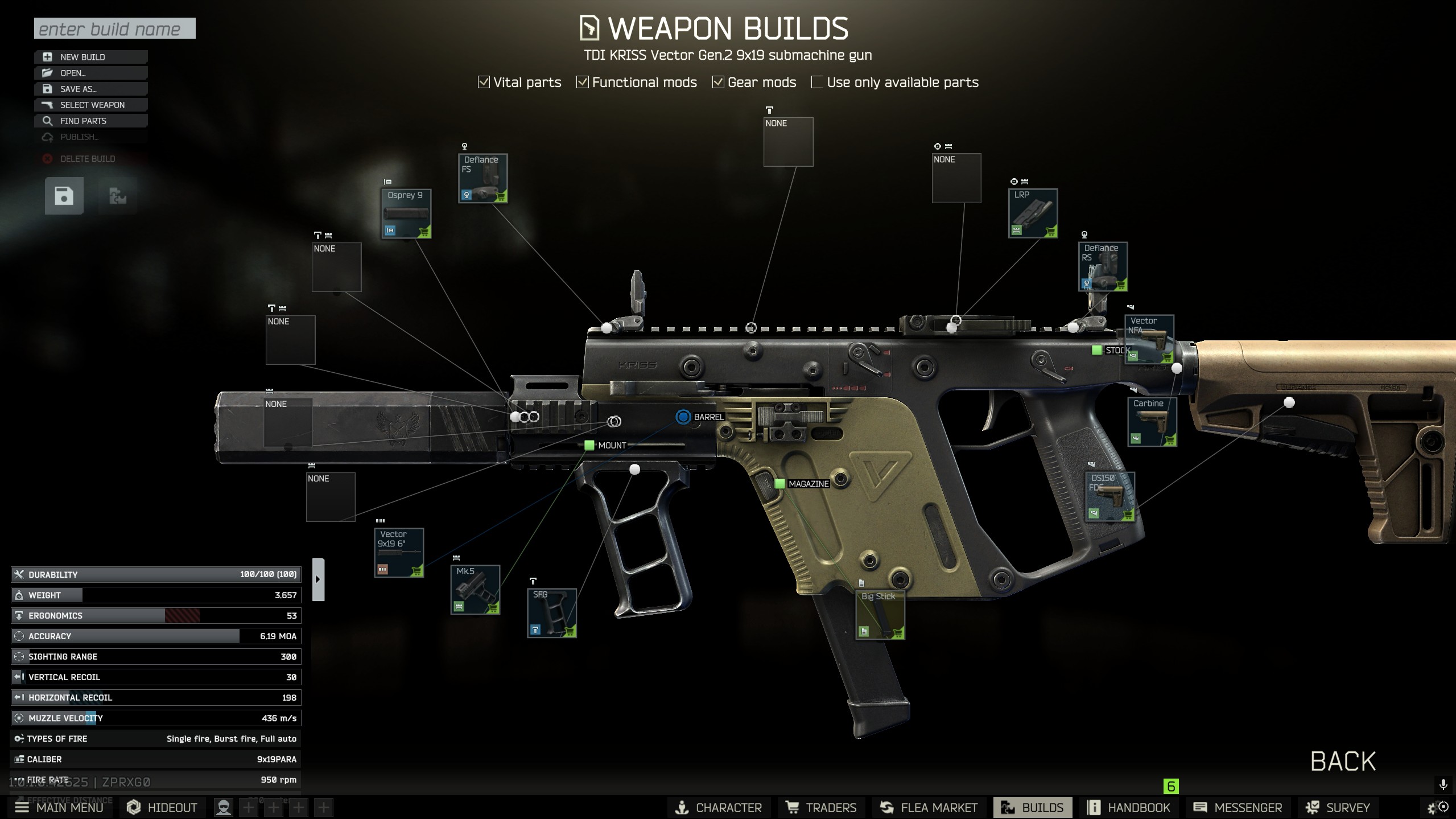
Task: Switch to the TRADERS screen
Action: pyautogui.click(x=821, y=807)
